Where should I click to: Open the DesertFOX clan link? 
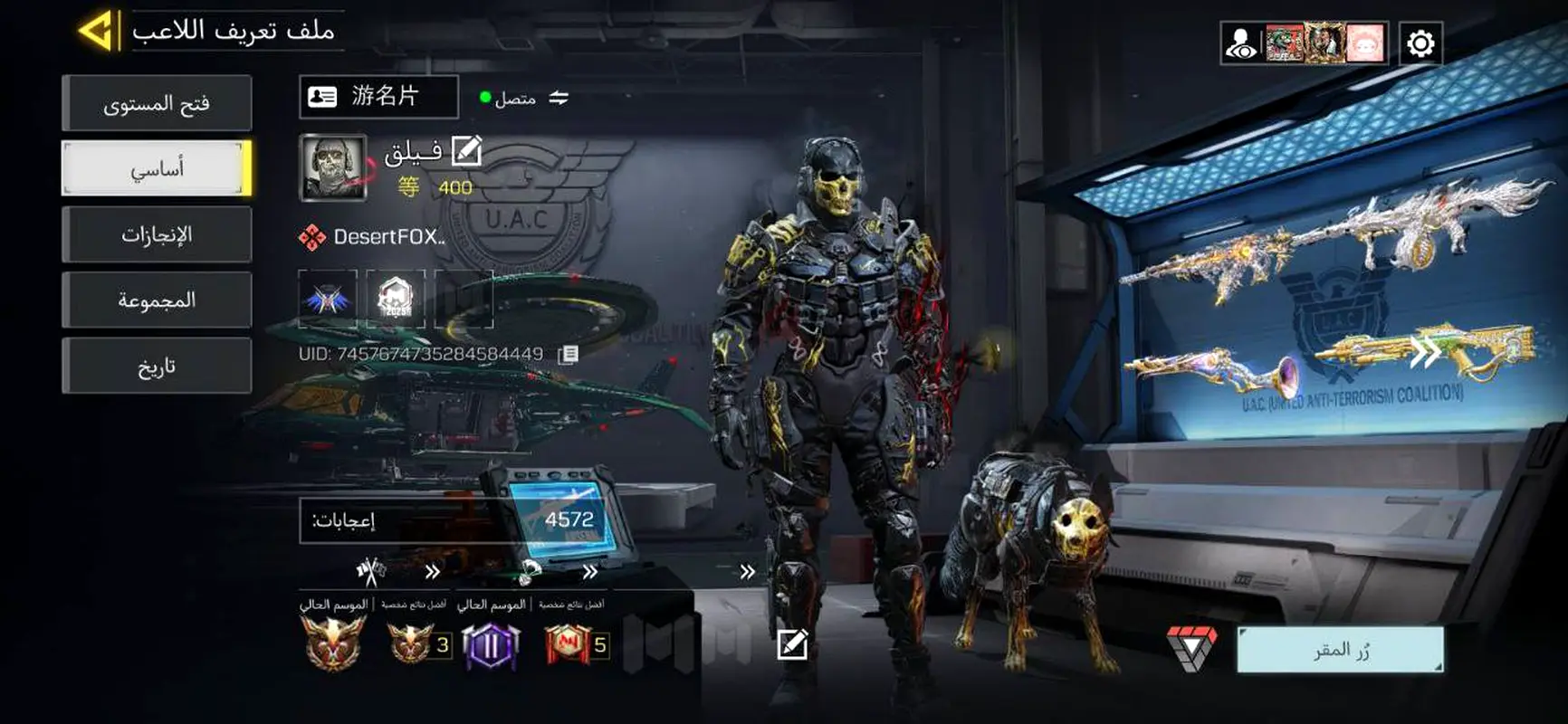pos(373,237)
